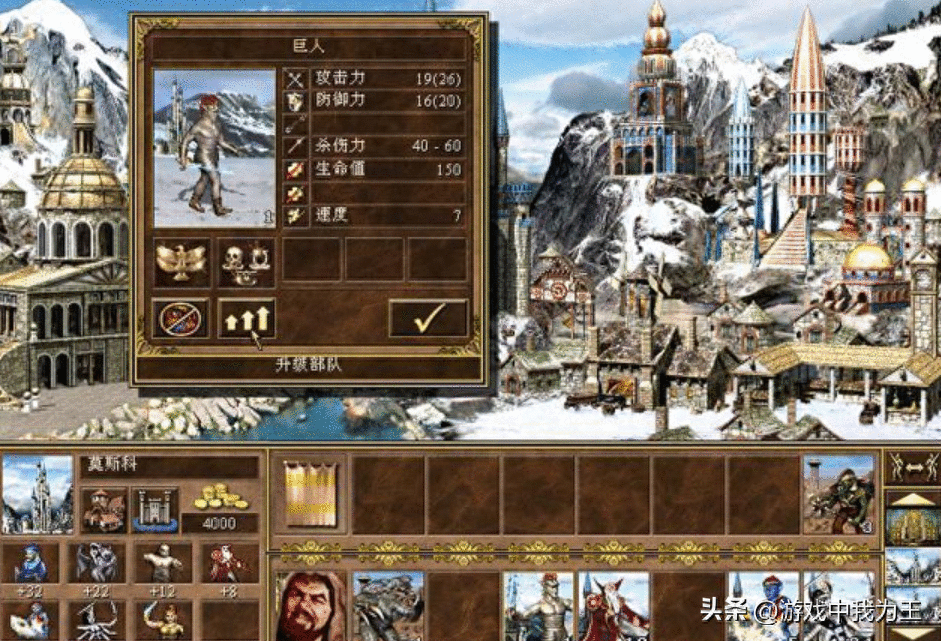This screenshot has width=941, height=641.
Task: Click the gold up arrow on the town list
Action: click(x=912, y=499)
